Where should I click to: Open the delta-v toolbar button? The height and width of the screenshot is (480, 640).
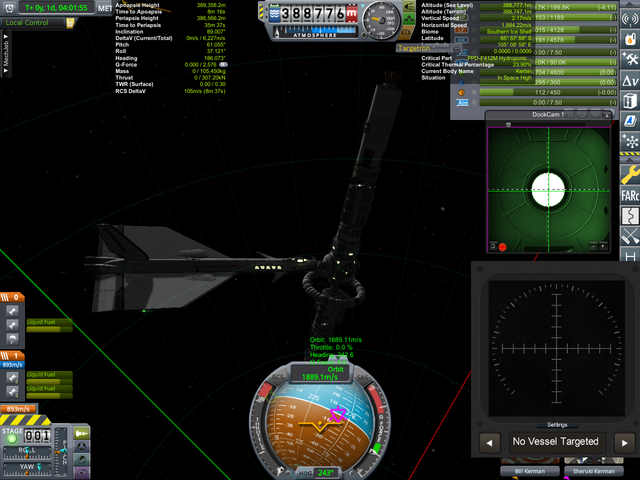(630, 79)
